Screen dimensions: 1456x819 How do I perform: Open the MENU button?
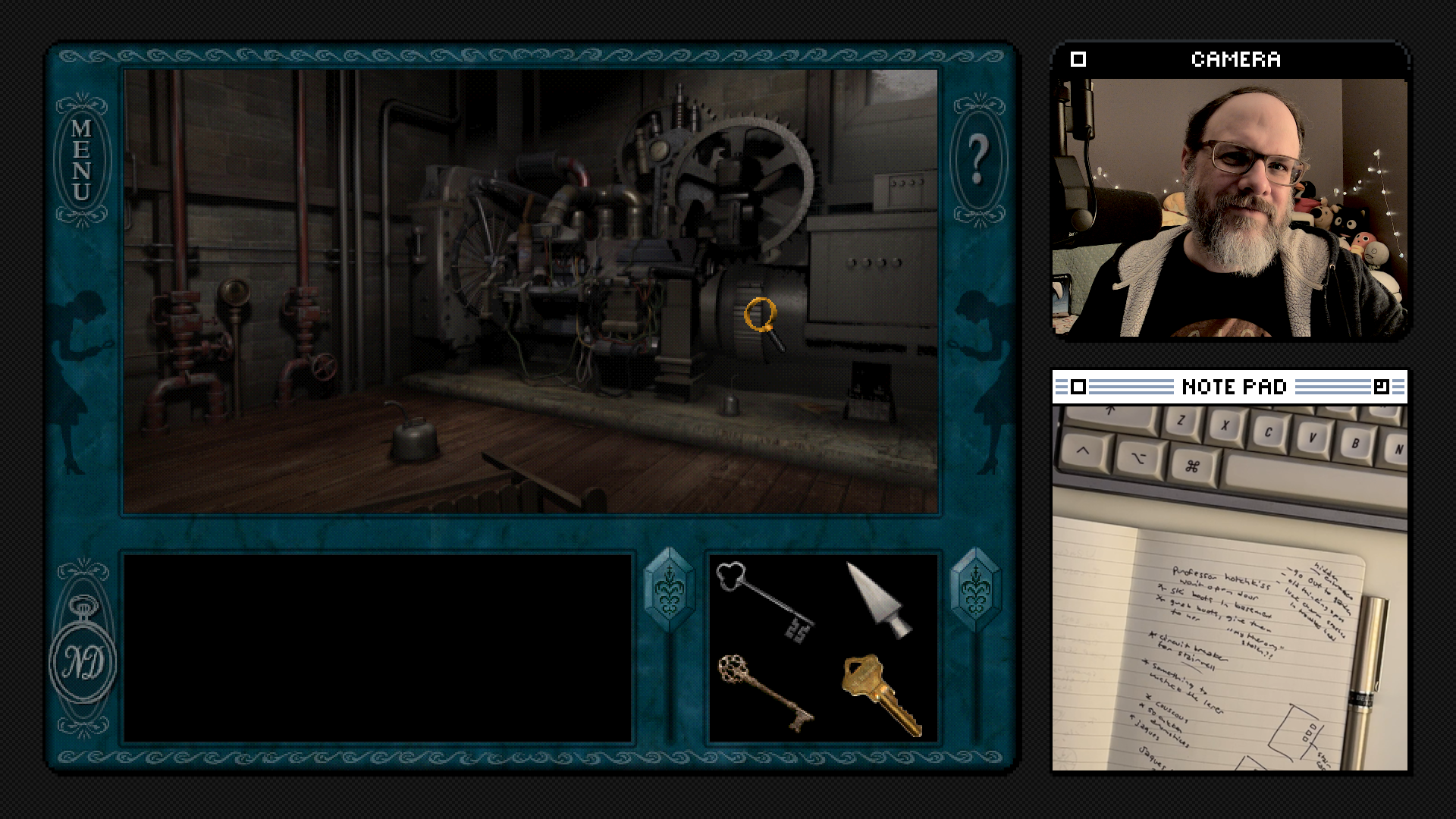pyautogui.click(x=82, y=160)
